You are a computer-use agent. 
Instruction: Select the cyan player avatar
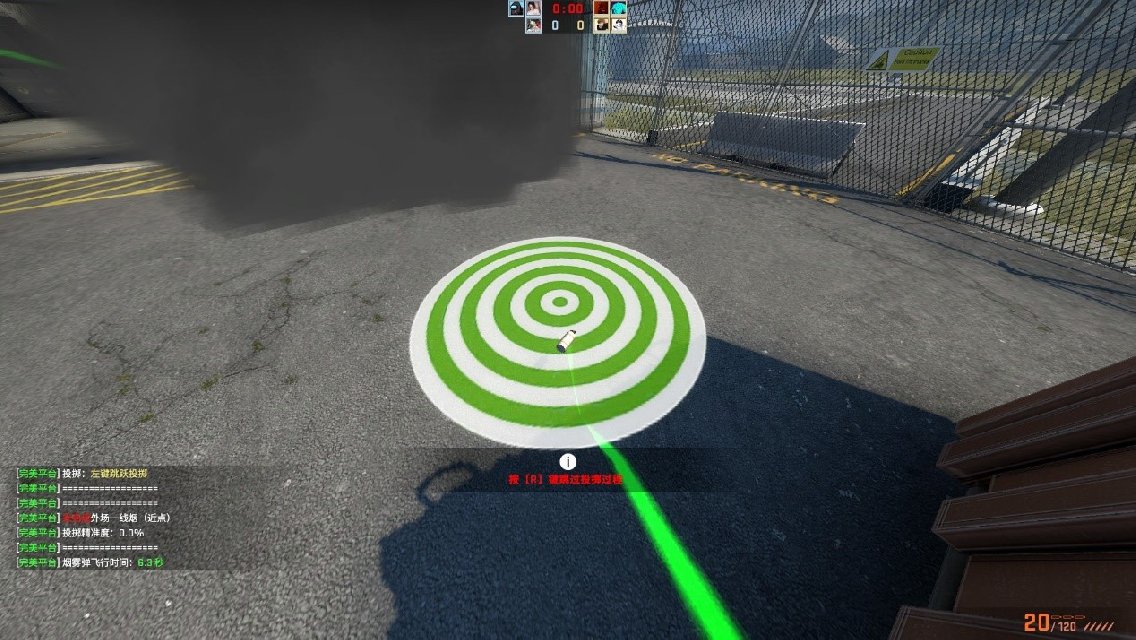[x=619, y=8]
